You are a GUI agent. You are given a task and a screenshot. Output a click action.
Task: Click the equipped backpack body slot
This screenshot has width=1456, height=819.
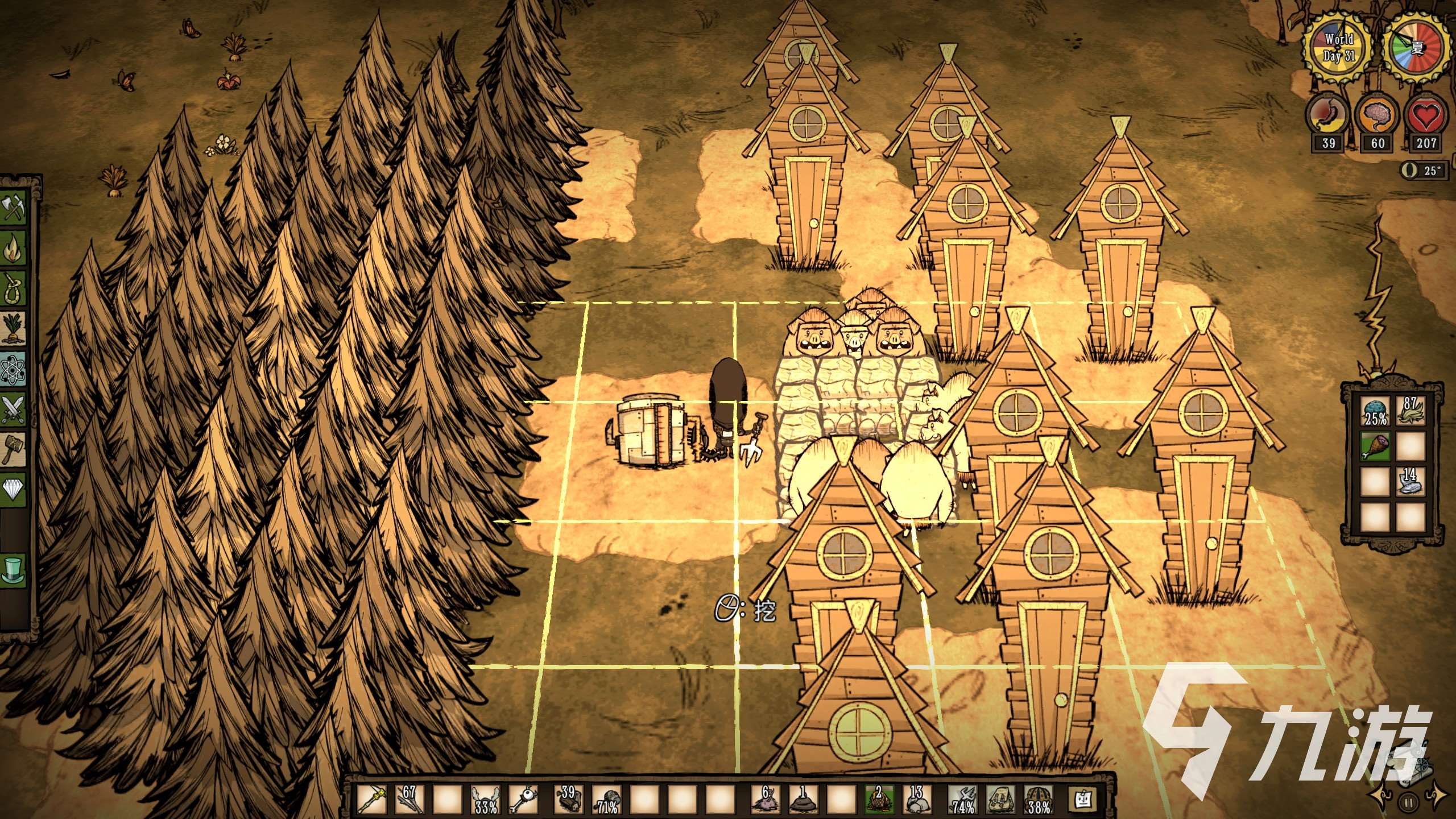pyautogui.click(x=1001, y=799)
